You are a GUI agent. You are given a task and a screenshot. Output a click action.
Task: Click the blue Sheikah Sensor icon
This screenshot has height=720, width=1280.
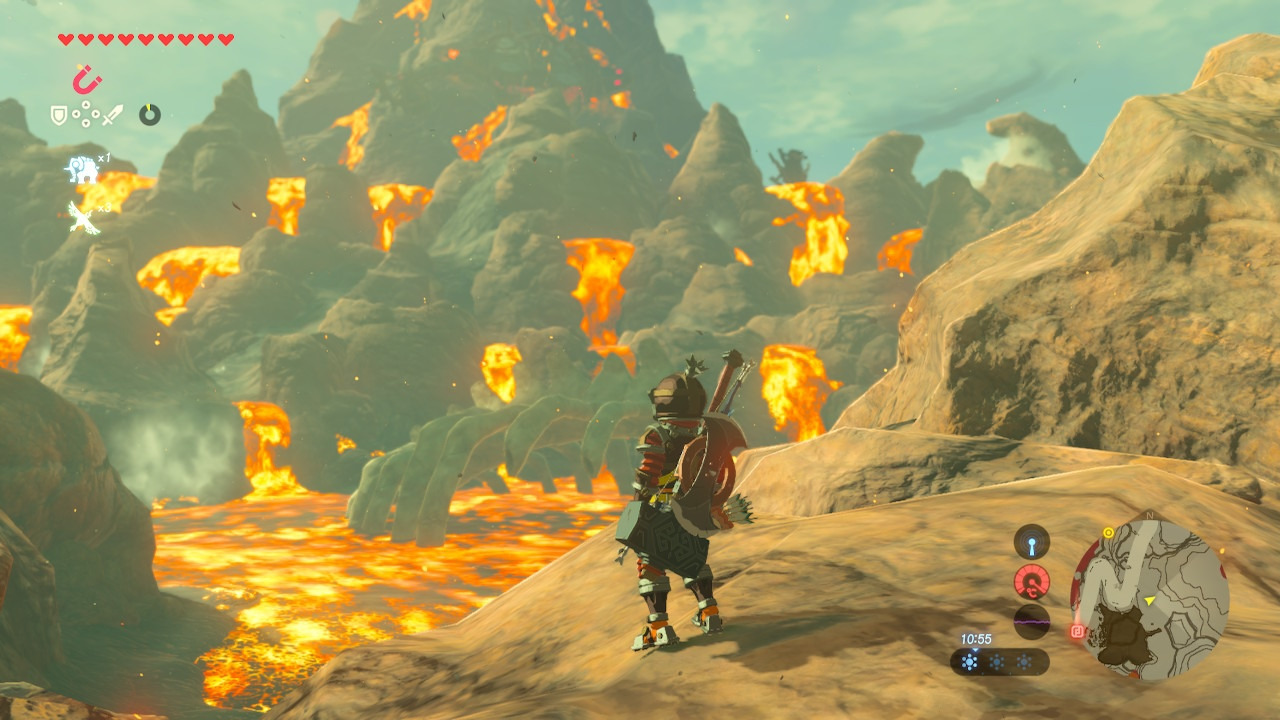coord(1031,543)
